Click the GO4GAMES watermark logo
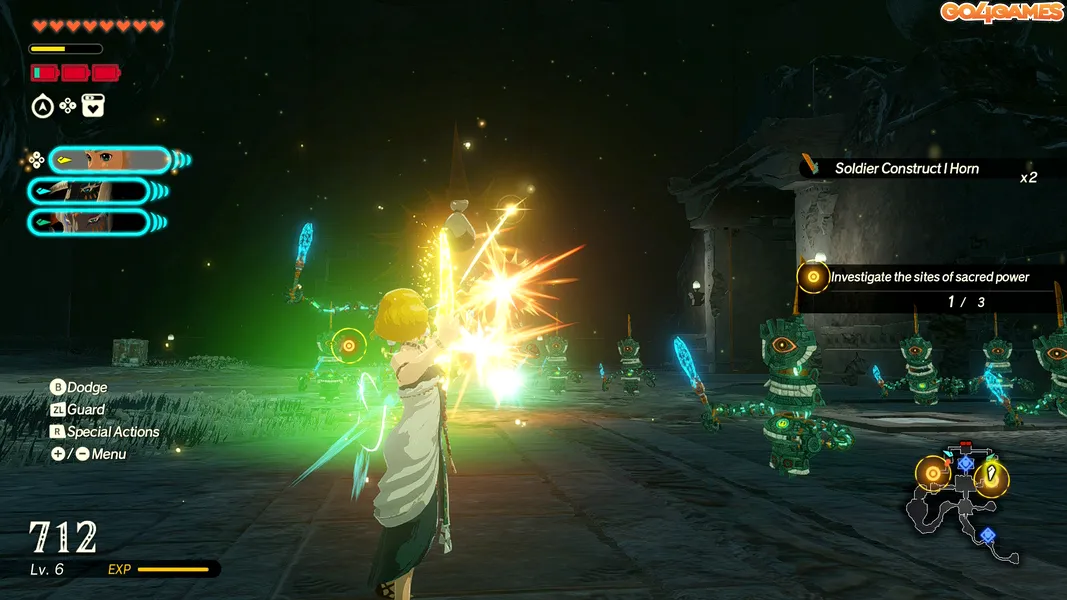 click(1001, 12)
